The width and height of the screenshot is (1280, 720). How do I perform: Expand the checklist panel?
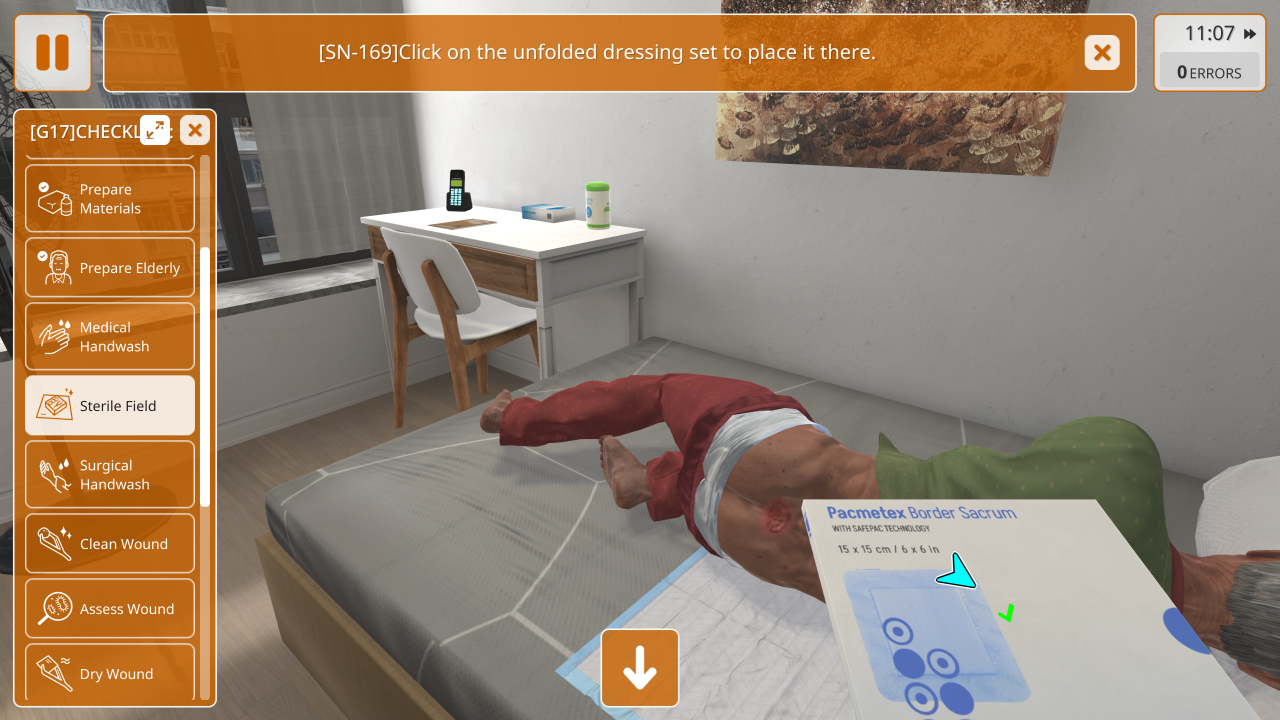(155, 130)
